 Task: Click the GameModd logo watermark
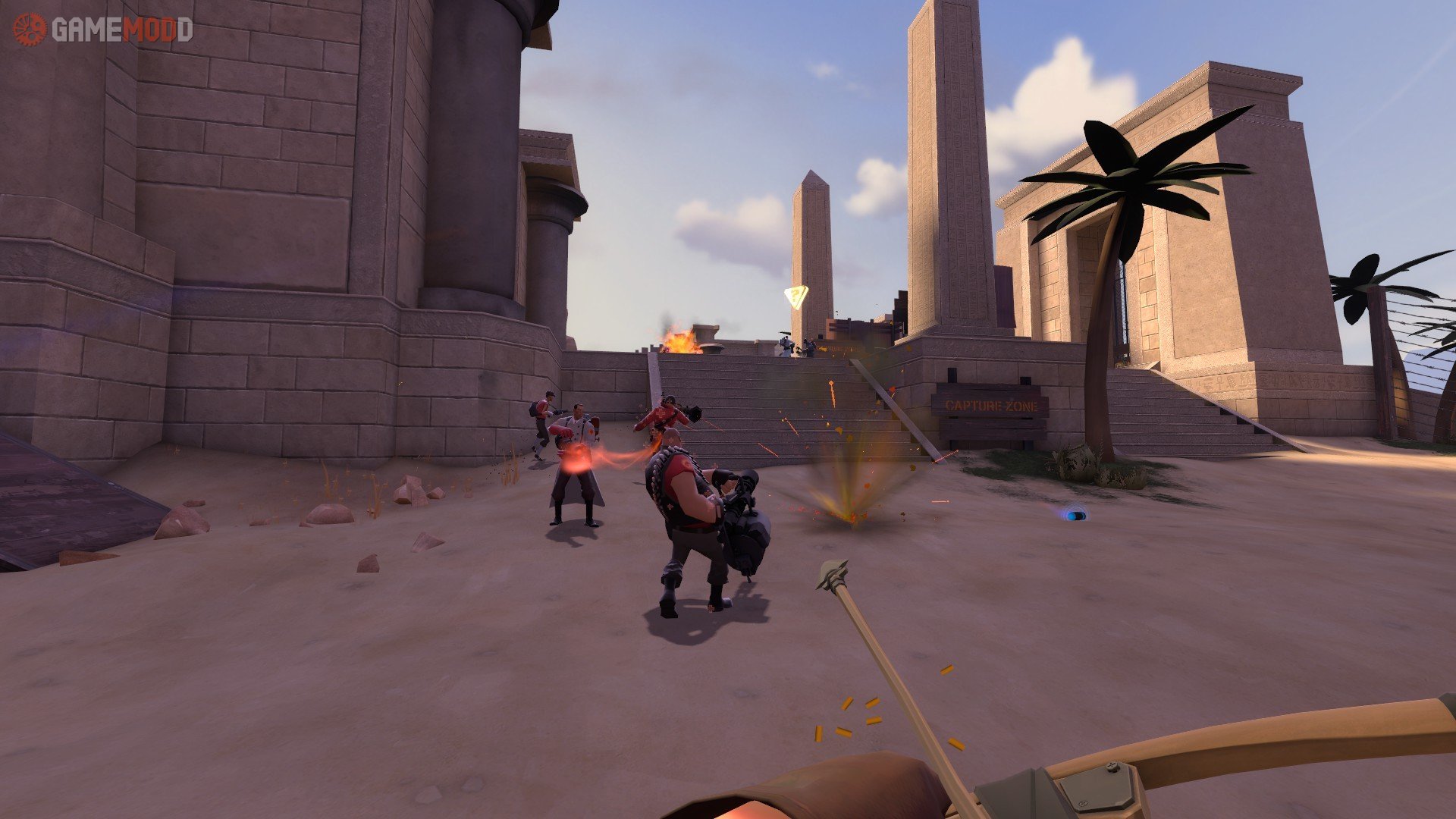tap(103, 30)
